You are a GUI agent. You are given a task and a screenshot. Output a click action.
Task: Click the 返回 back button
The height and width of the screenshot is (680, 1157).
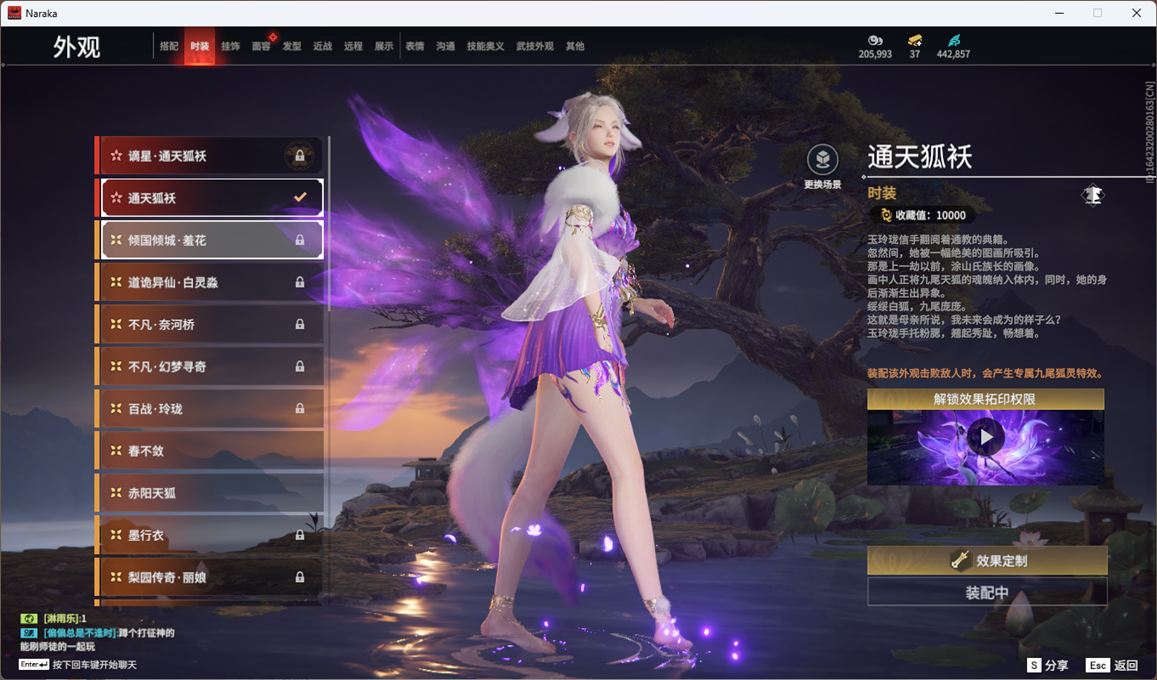pos(1114,665)
